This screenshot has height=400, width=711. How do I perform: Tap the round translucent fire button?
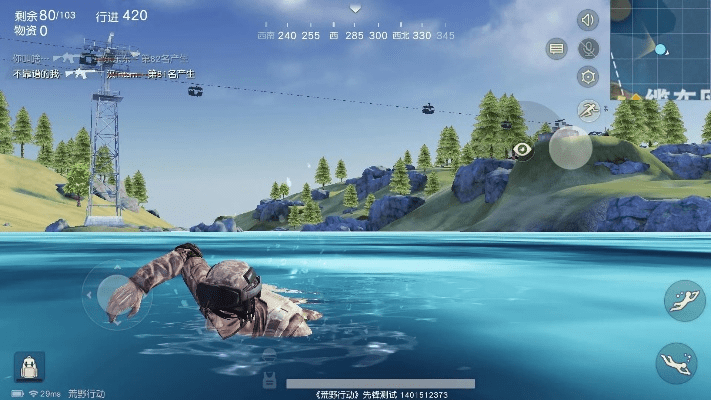click(571, 148)
